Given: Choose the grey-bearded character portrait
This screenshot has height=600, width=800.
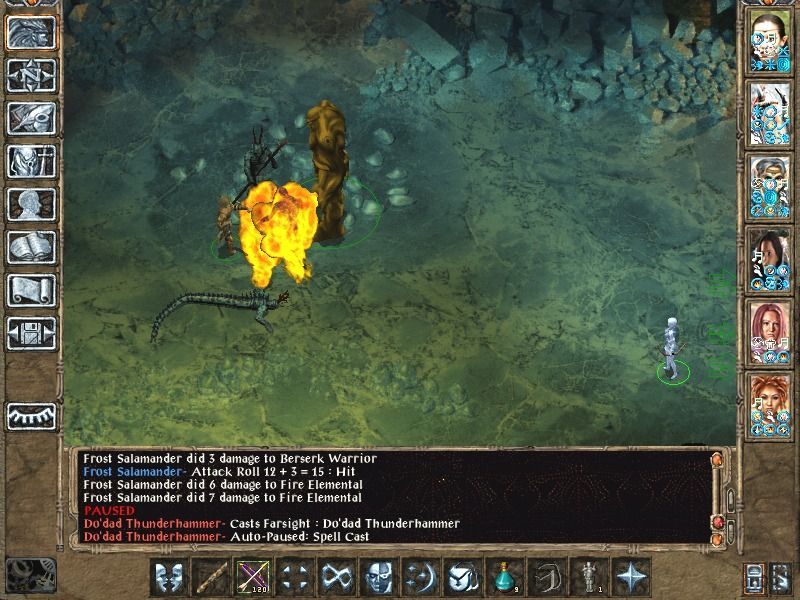Looking at the screenshot, I should coord(770,186).
